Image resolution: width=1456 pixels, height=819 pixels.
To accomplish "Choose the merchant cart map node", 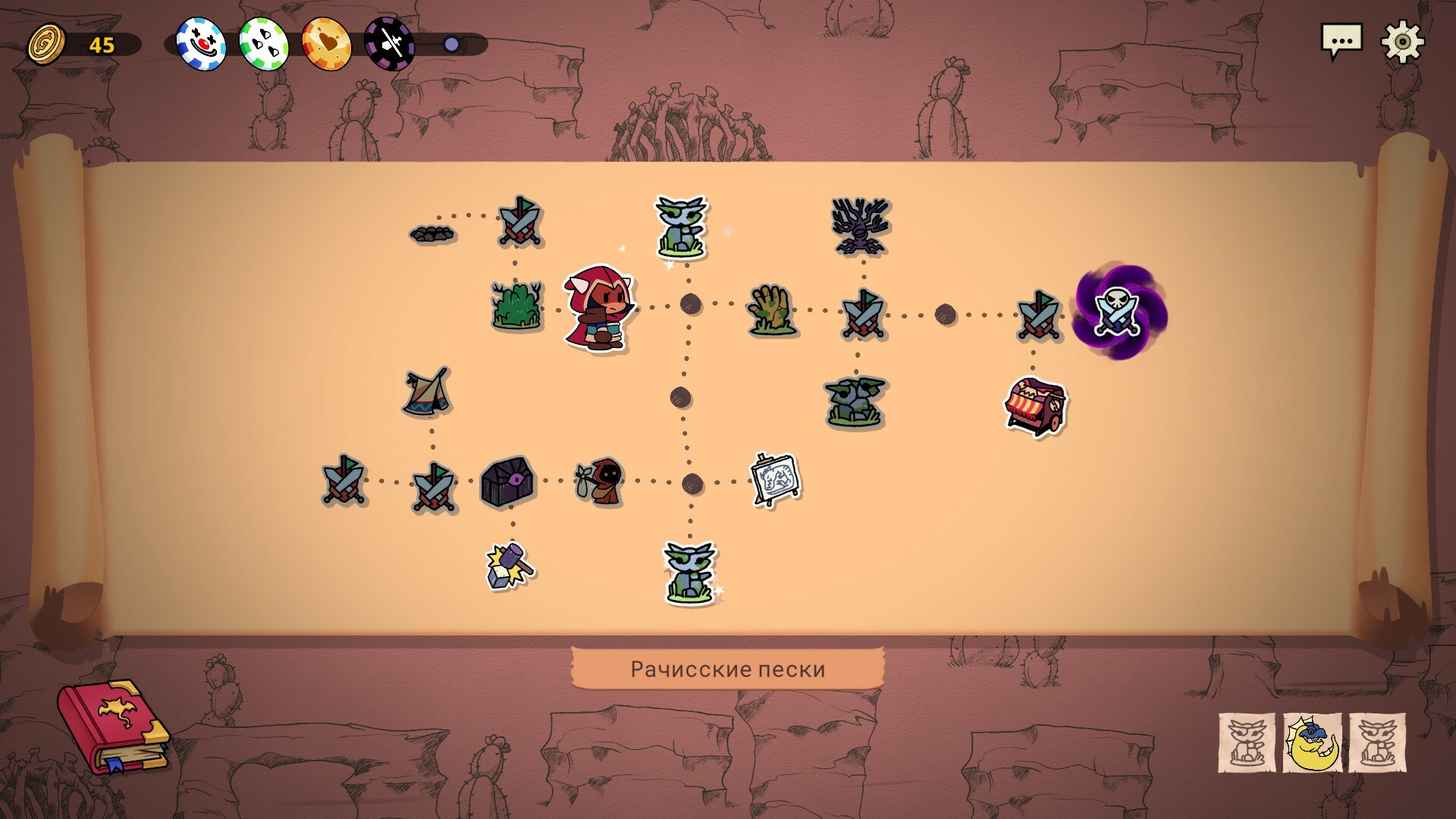I will coord(1035,407).
